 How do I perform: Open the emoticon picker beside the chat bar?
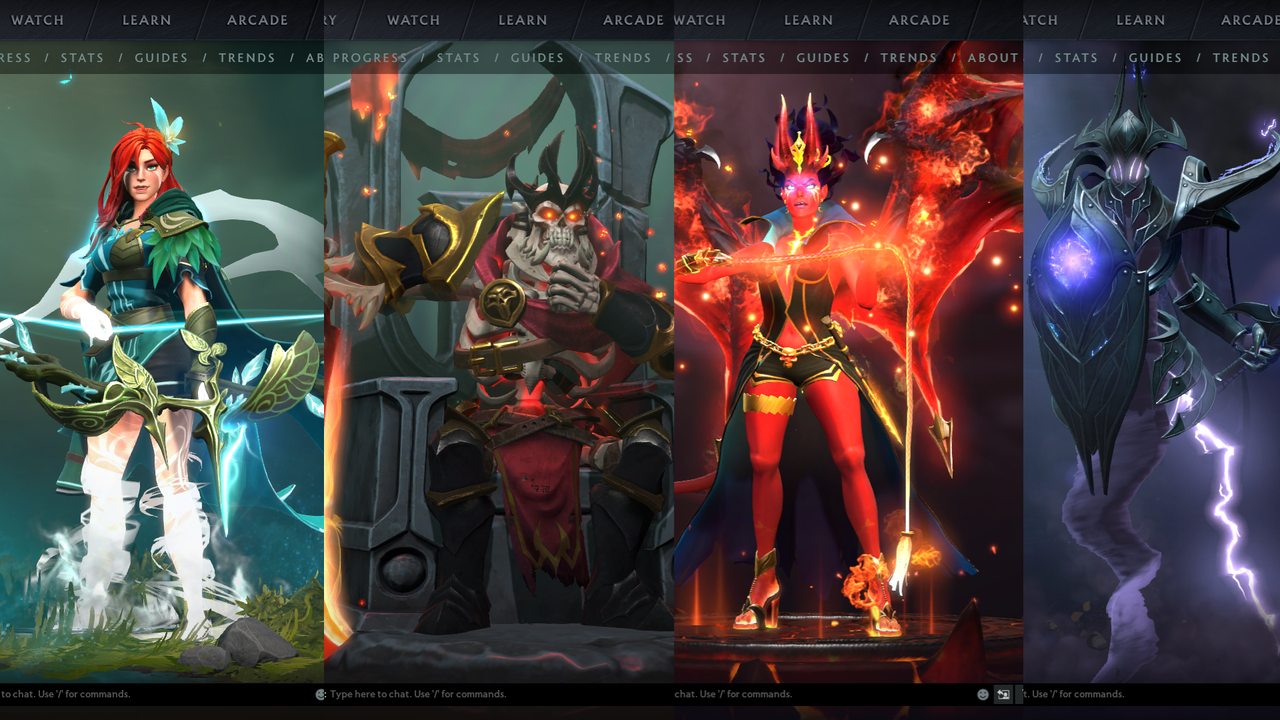pyautogui.click(x=982, y=694)
